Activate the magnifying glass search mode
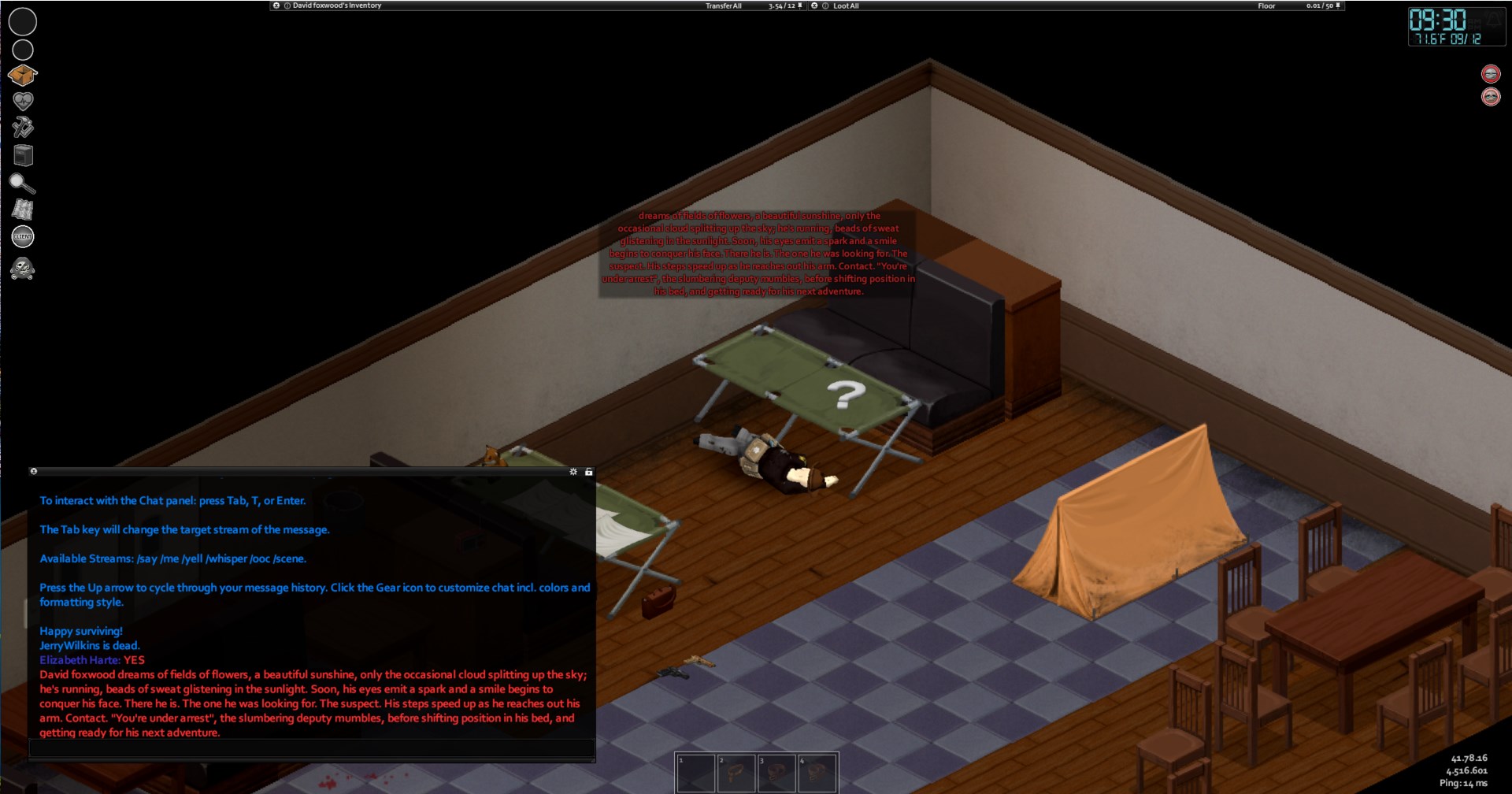 22,184
